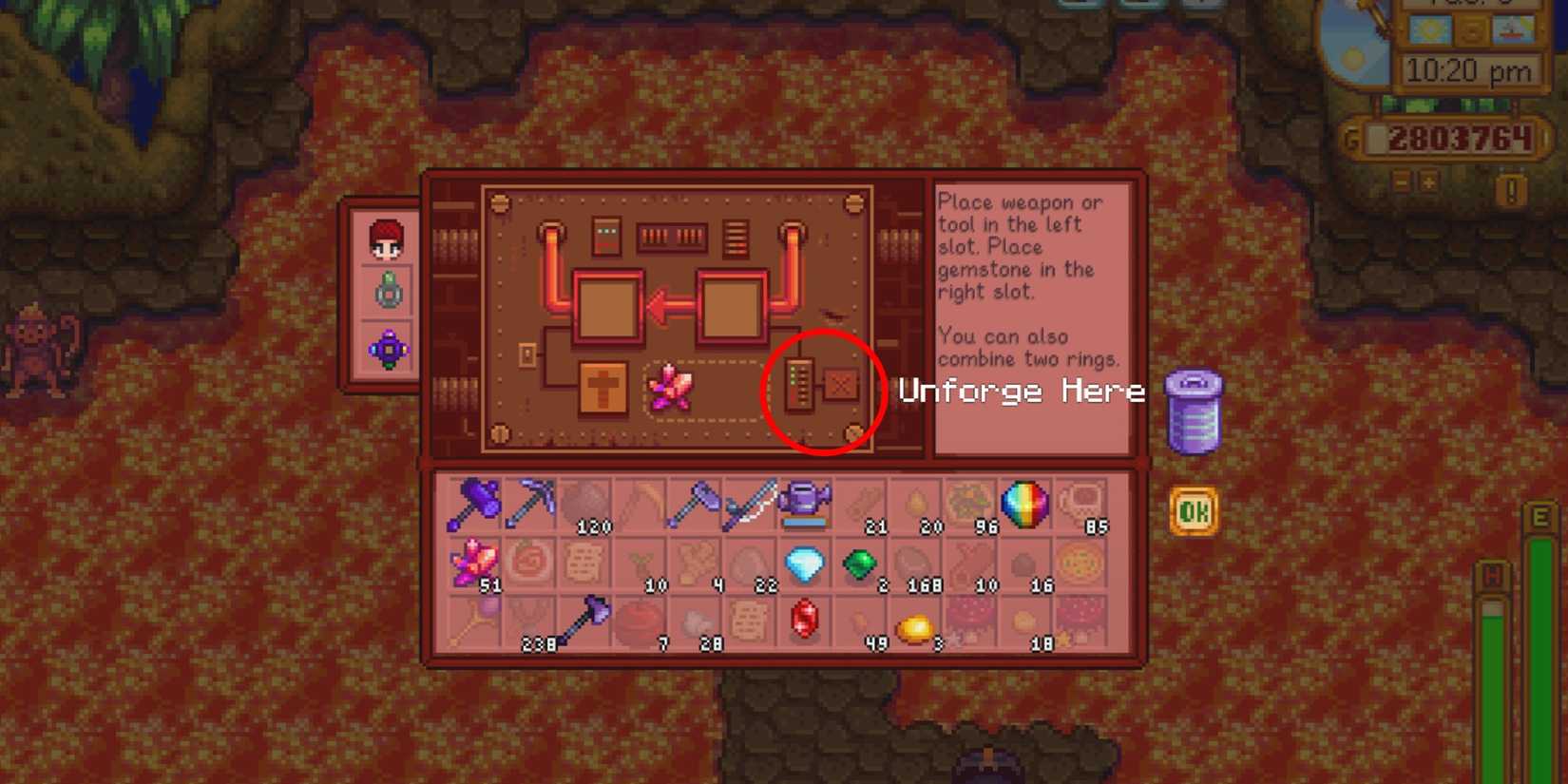Select the Galaxy Hammer in the inventory
Viewport: 1568px width, 784px height.
(x=475, y=504)
